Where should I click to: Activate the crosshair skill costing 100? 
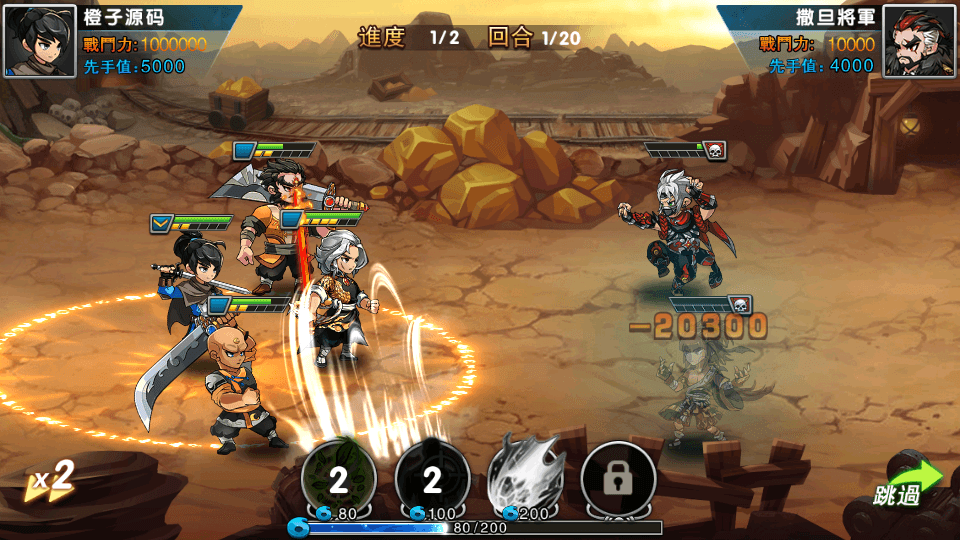(x=432, y=480)
